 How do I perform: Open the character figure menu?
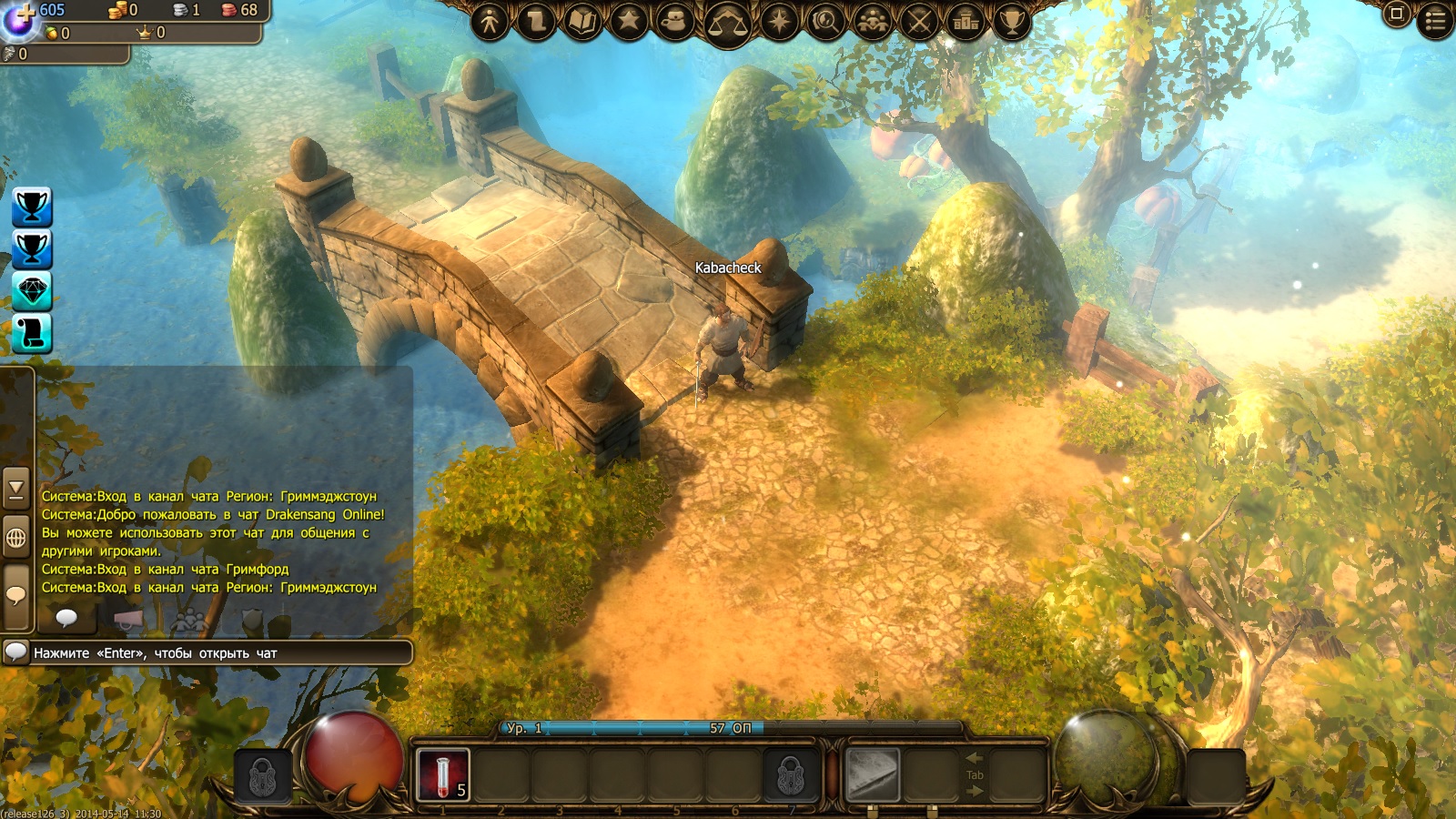click(490, 20)
